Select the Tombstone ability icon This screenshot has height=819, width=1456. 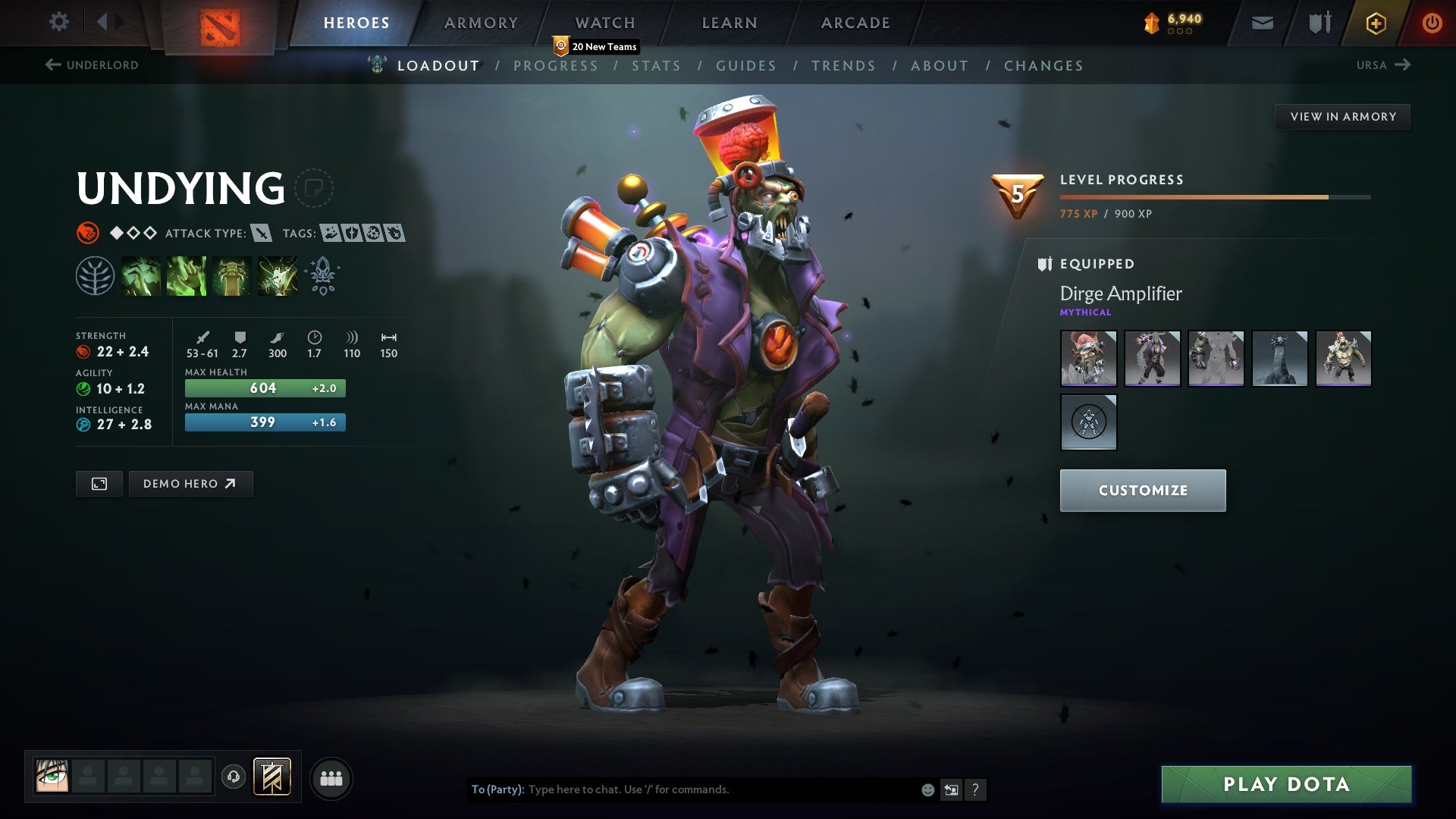(x=232, y=275)
